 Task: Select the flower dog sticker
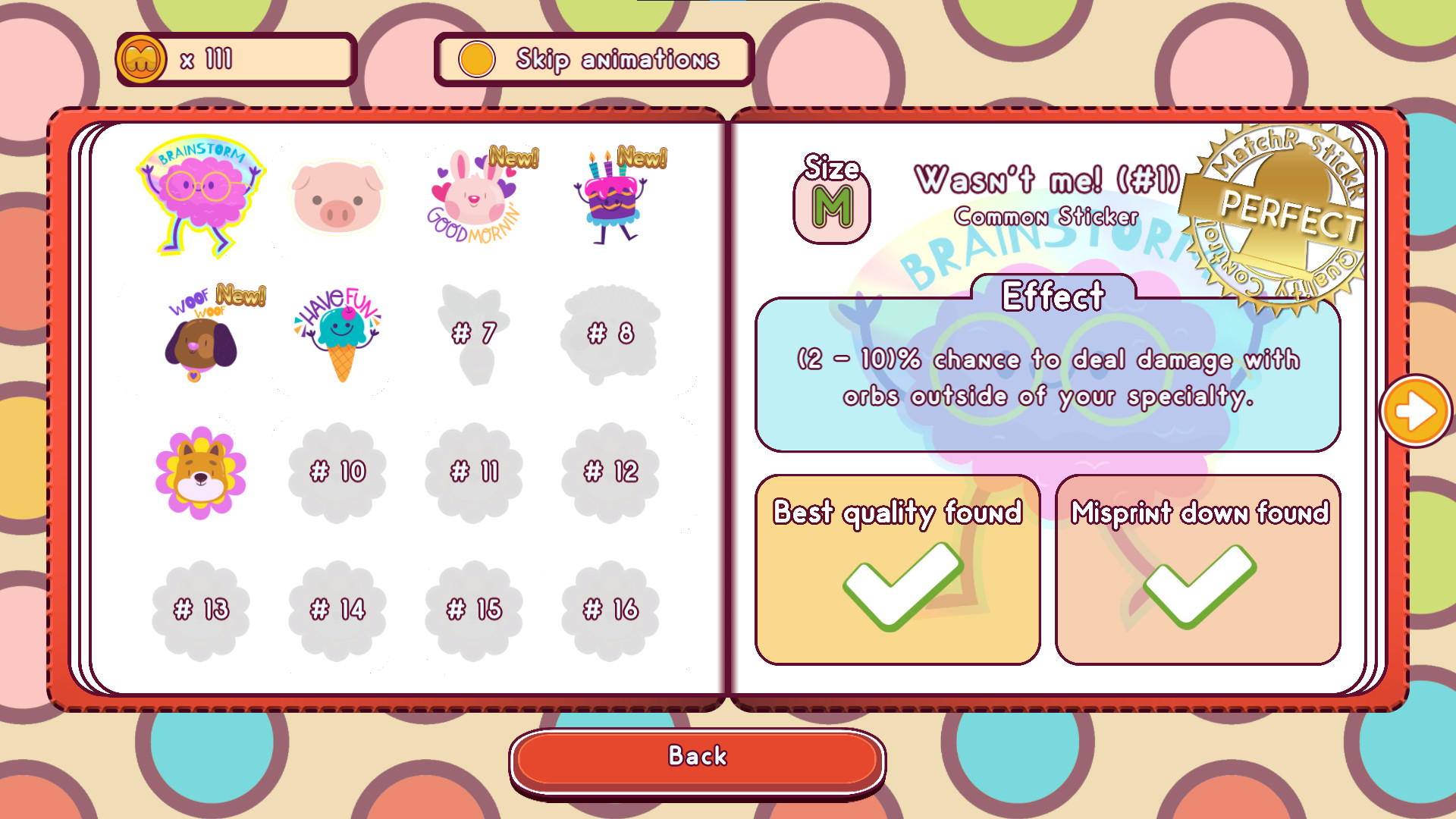pyautogui.click(x=201, y=472)
